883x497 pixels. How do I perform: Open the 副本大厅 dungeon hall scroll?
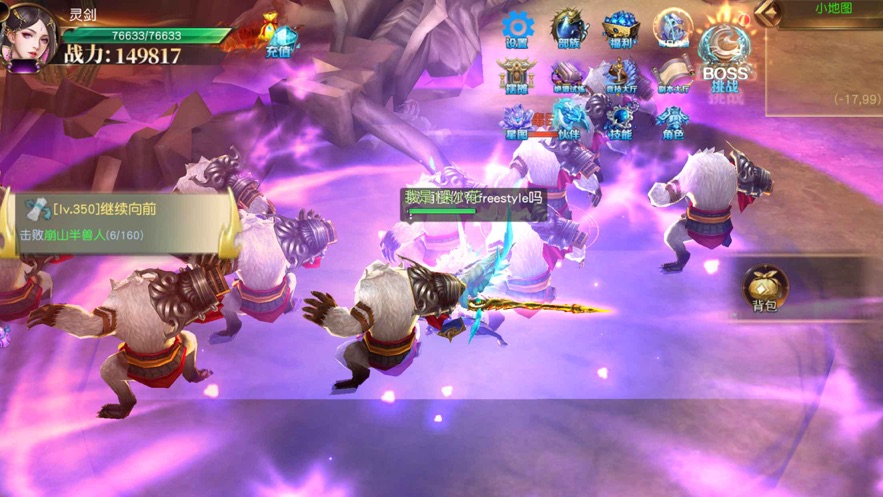[x=673, y=77]
